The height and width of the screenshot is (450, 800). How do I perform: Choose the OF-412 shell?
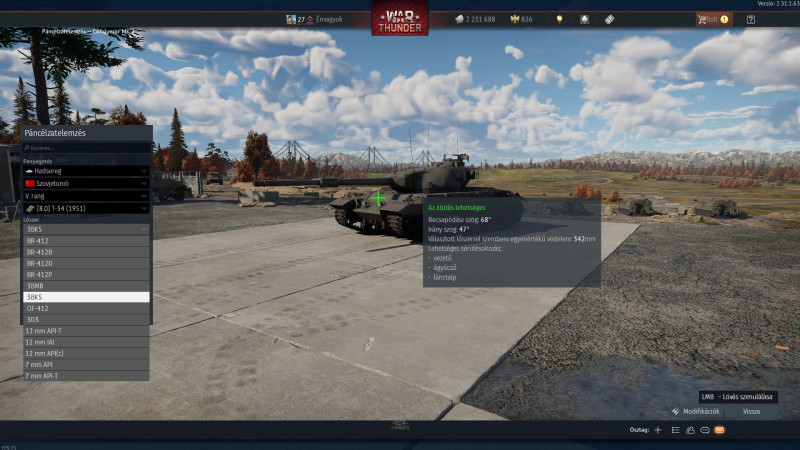pyautogui.click(x=86, y=308)
